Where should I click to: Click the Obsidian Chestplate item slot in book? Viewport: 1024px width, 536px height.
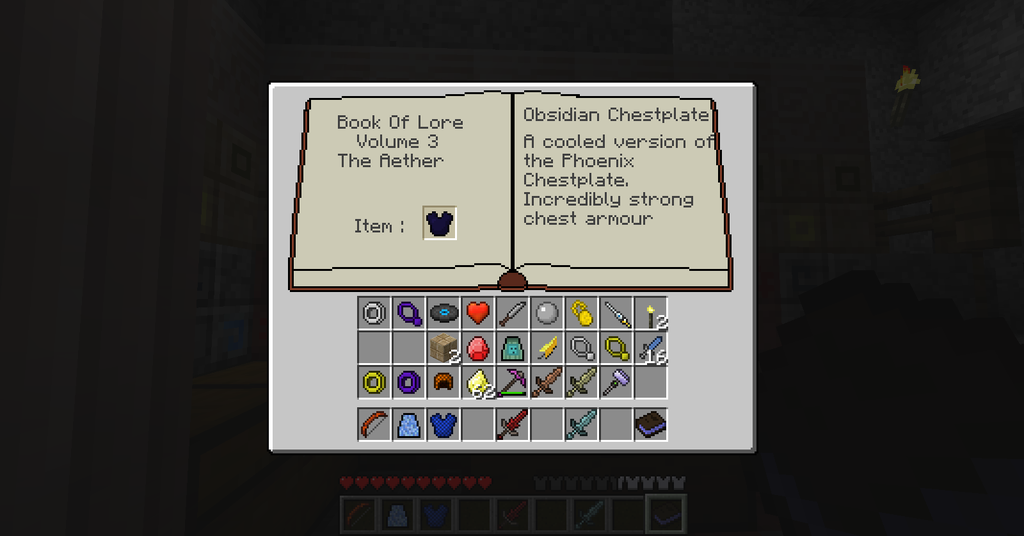pos(440,224)
